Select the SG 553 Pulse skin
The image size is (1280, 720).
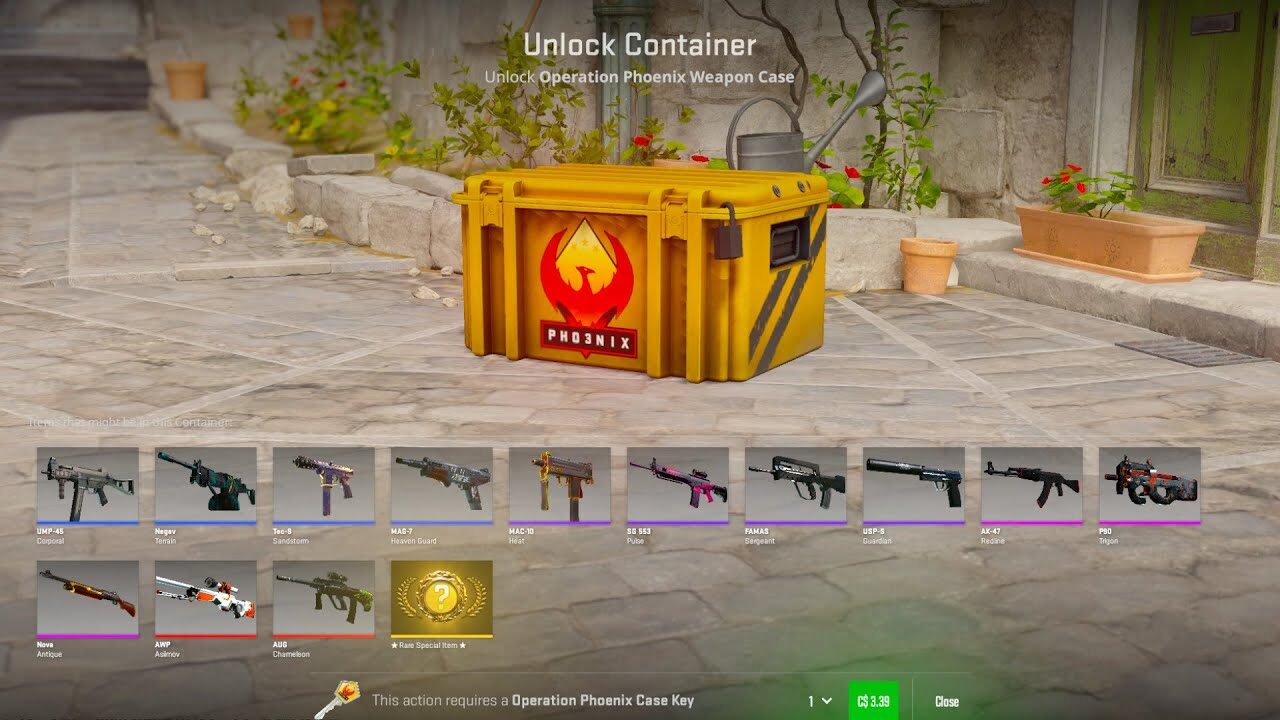tap(677, 488)
